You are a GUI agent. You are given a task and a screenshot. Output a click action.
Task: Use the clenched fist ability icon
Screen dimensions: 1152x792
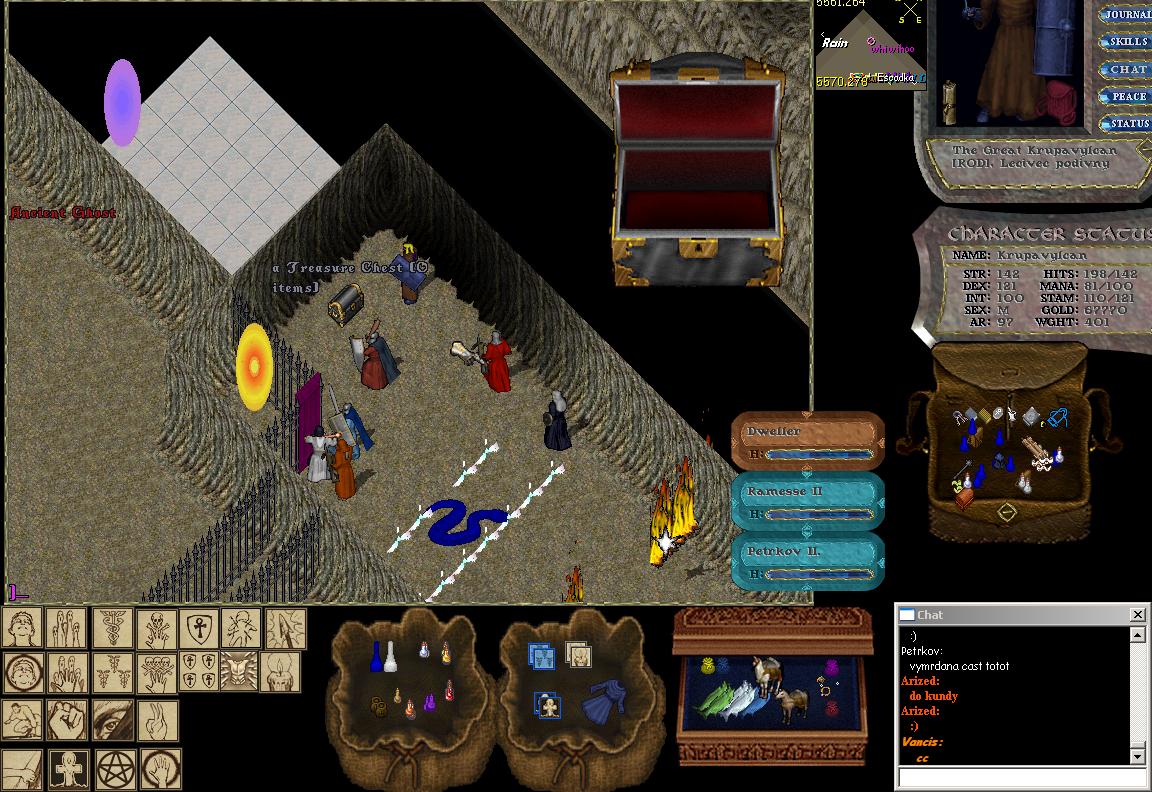click(65, 720)
